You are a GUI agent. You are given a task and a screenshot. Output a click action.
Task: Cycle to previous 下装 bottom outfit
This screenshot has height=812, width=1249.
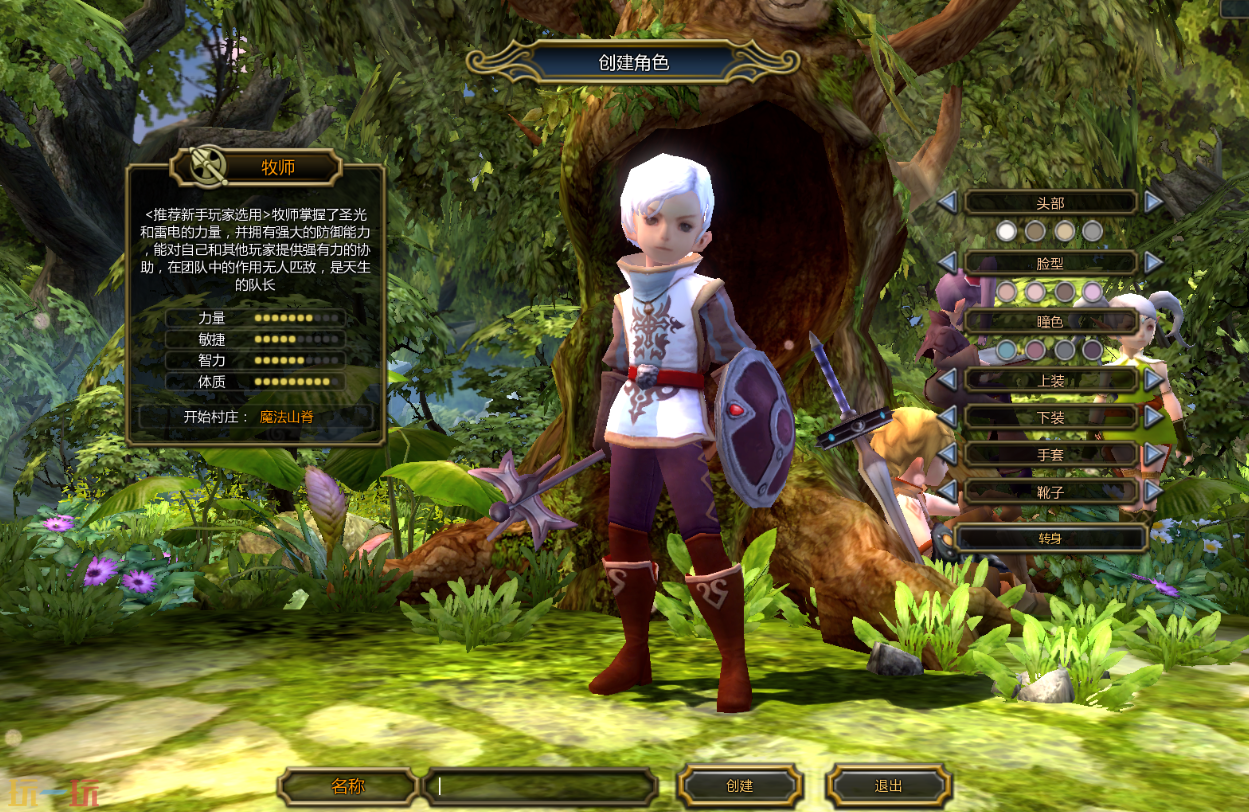point(947,416)
